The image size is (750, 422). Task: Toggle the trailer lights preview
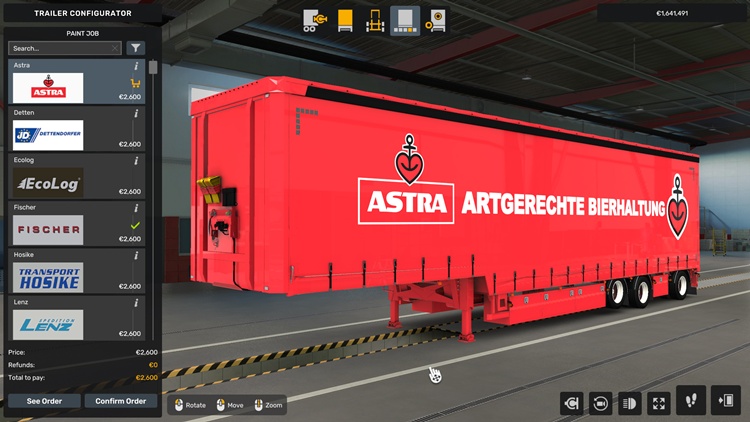(x=630, y=403)
